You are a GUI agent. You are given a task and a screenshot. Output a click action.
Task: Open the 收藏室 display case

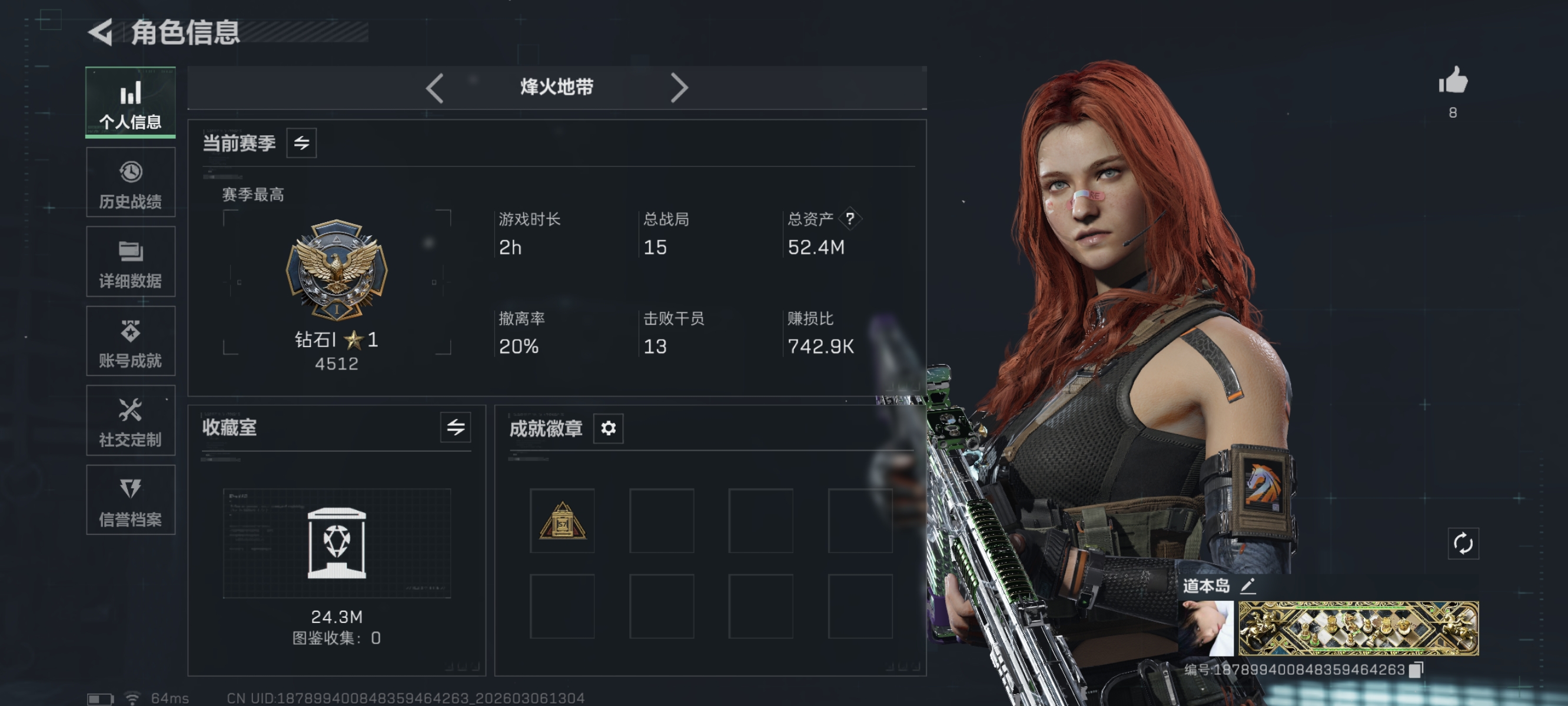point(337,543)
